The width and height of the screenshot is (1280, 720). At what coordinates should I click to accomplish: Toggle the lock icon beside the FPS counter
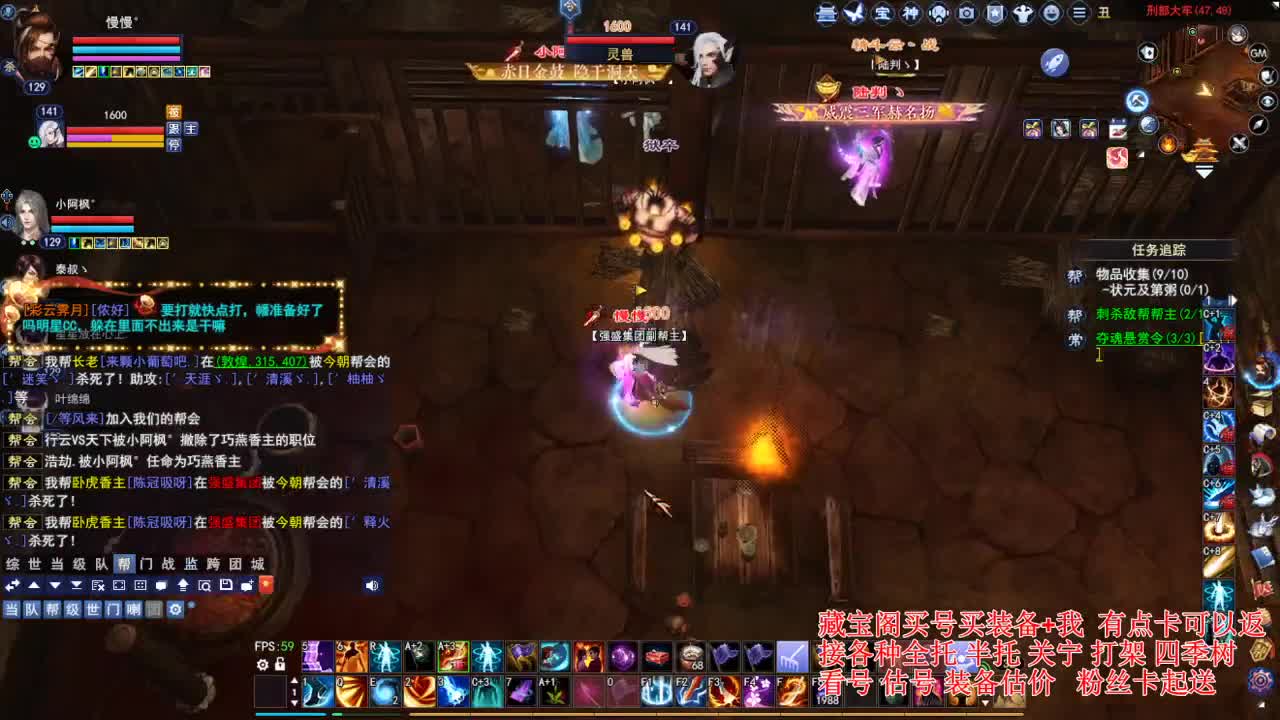click(x=280, y=664)
